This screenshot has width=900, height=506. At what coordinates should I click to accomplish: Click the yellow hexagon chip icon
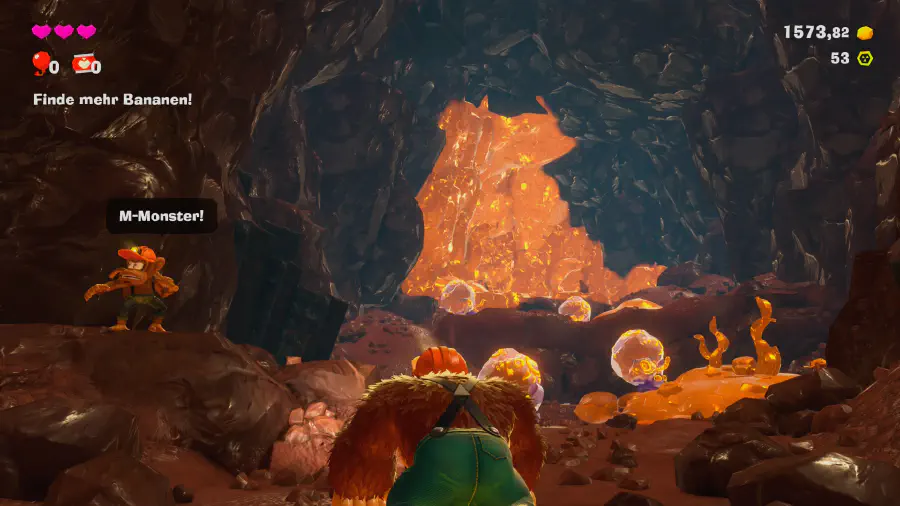[x=866, y=58]
